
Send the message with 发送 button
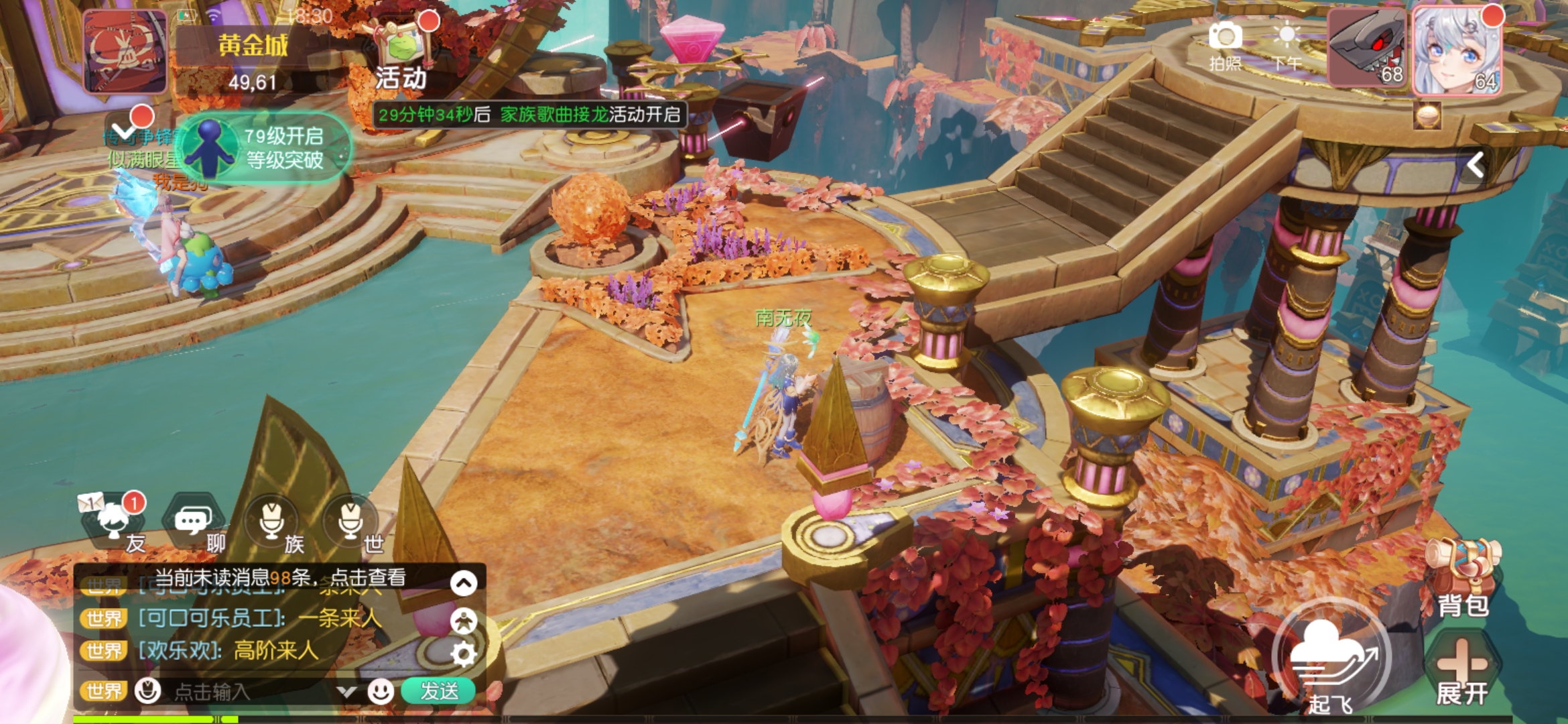coord(438,691)
